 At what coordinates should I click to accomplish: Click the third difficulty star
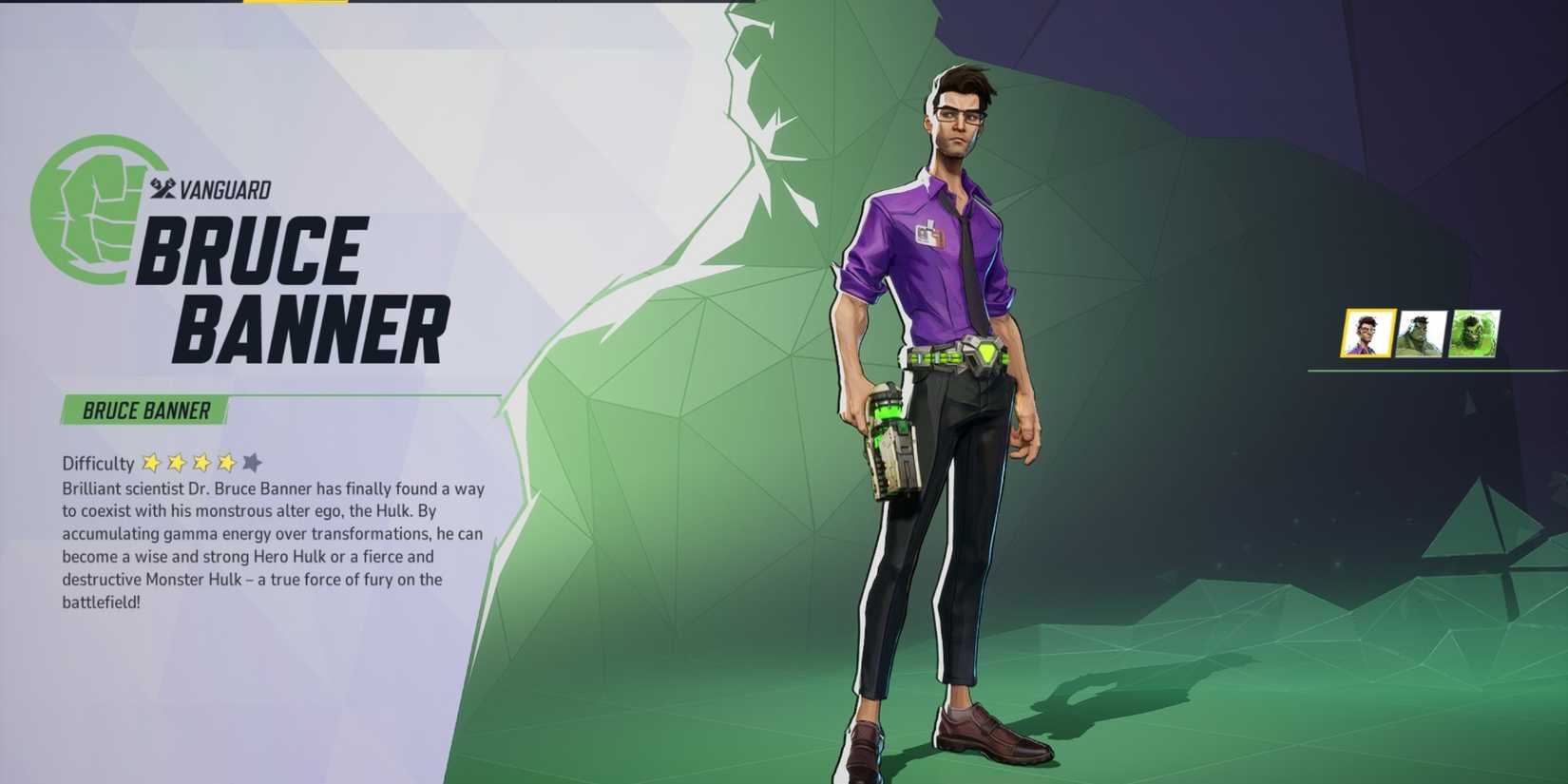pos(201,463)
